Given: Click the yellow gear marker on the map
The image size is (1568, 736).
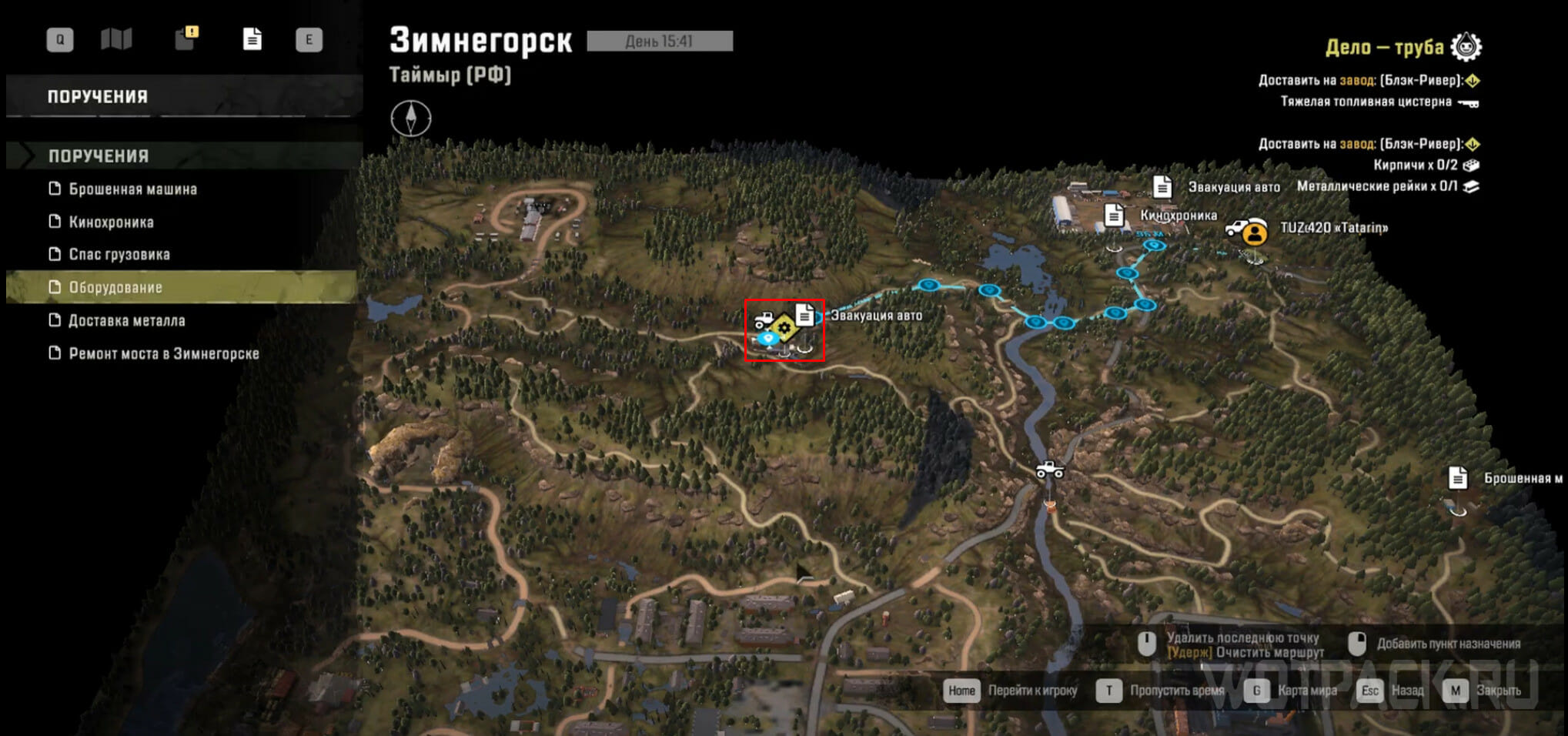Looking at the screenshot, I should pos(784,328).
